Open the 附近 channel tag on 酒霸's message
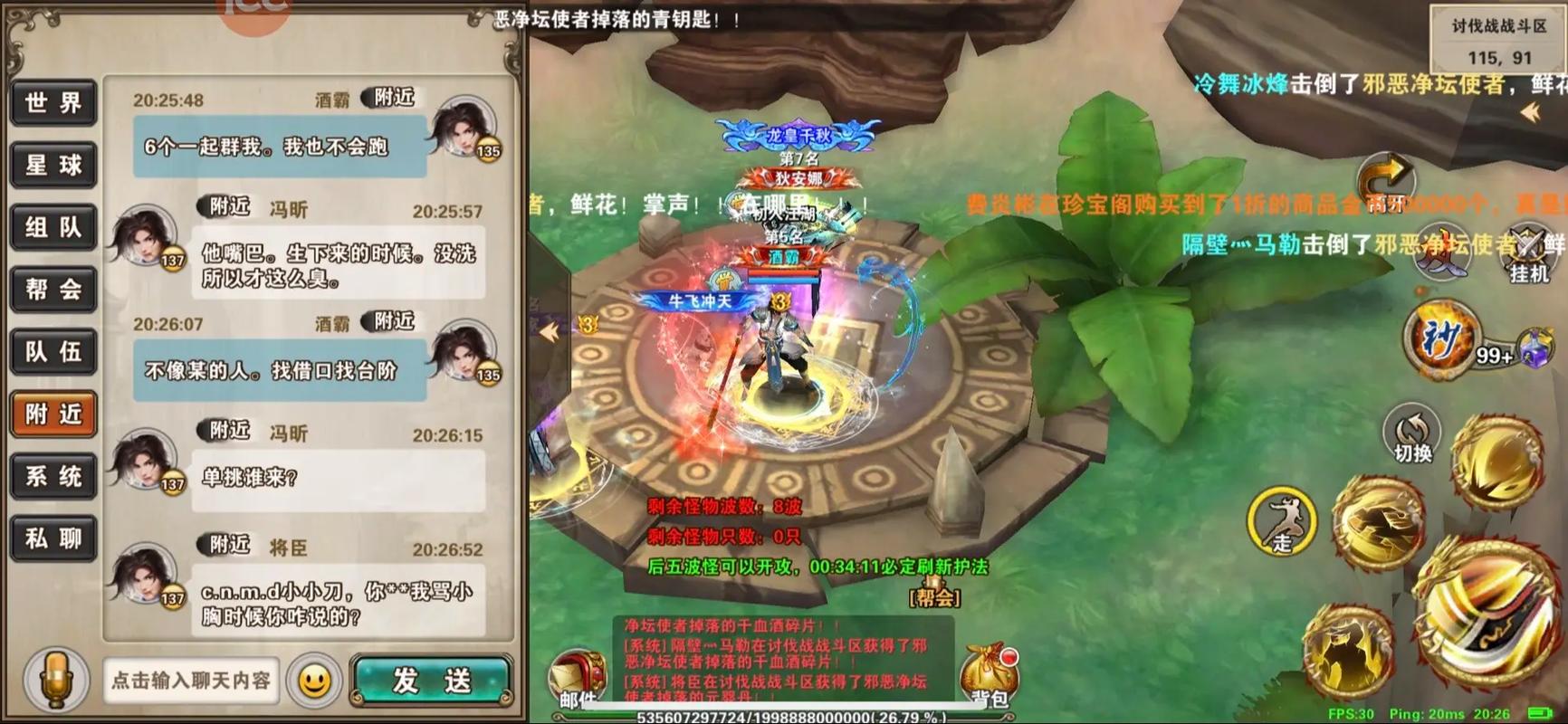Image resolution: width=1568 pixels, height=724 pixels. click(x=387, y=98)
